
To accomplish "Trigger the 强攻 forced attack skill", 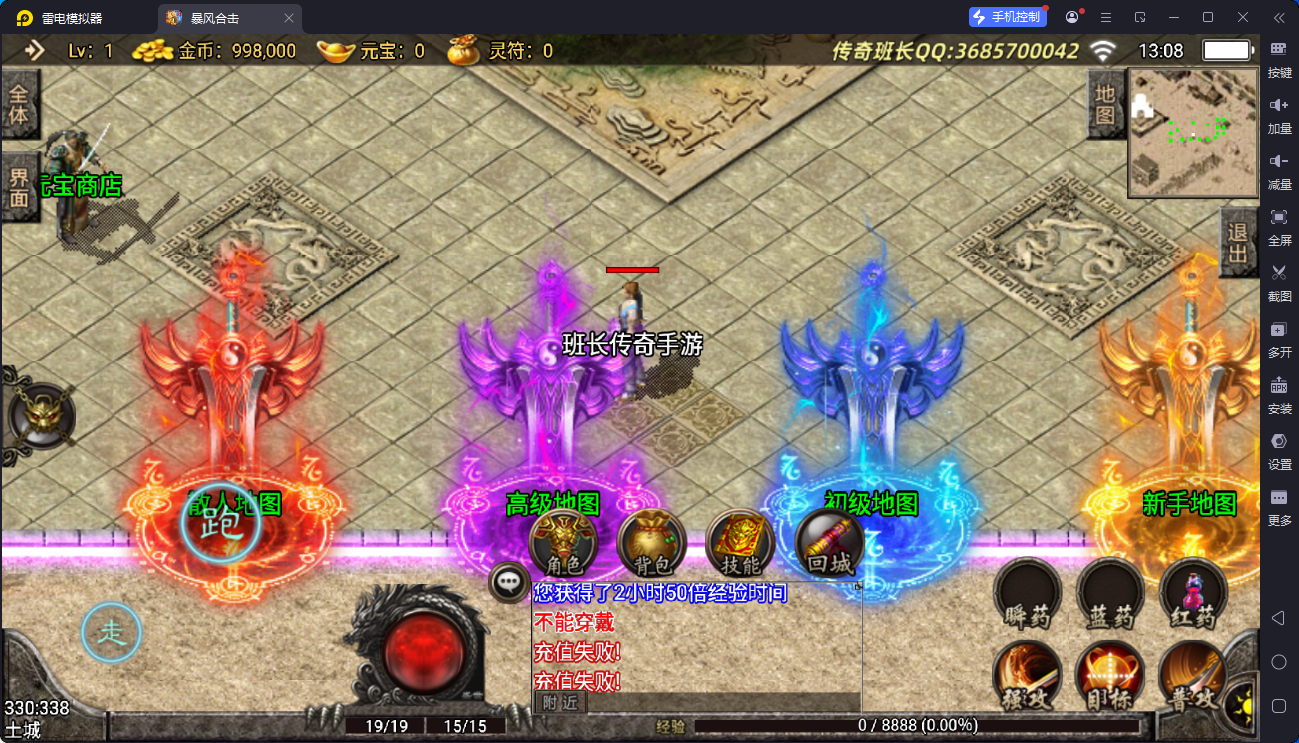I will [1027, 676].
